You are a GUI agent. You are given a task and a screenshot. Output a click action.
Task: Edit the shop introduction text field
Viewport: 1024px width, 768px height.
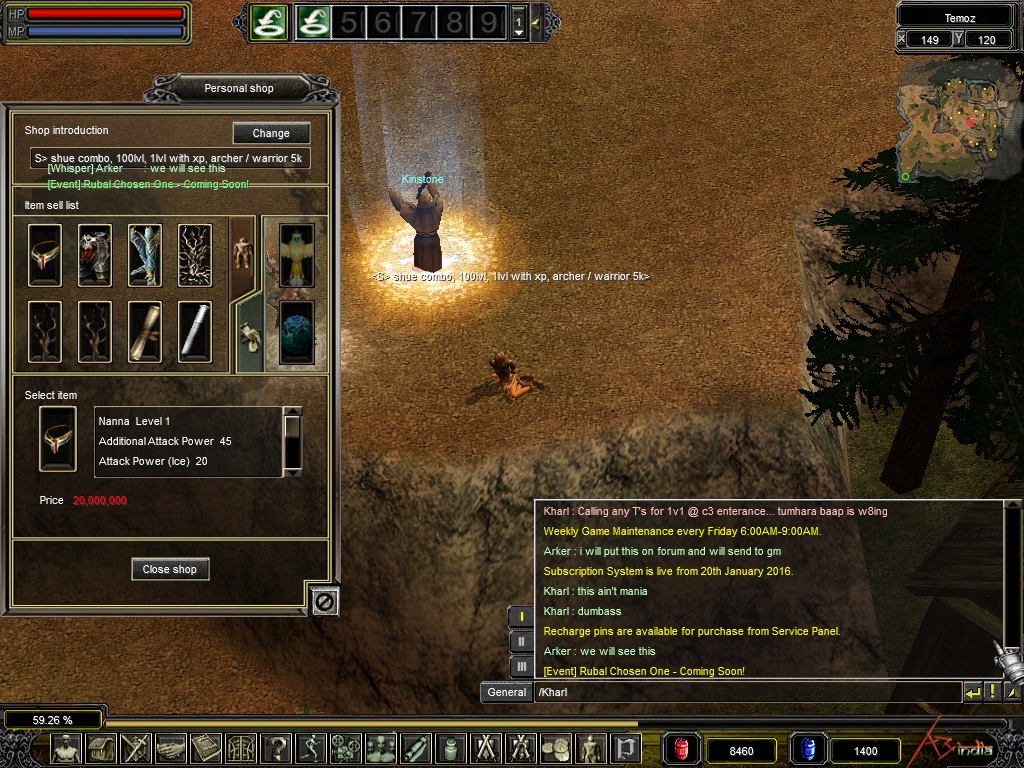tap(170, 158)
